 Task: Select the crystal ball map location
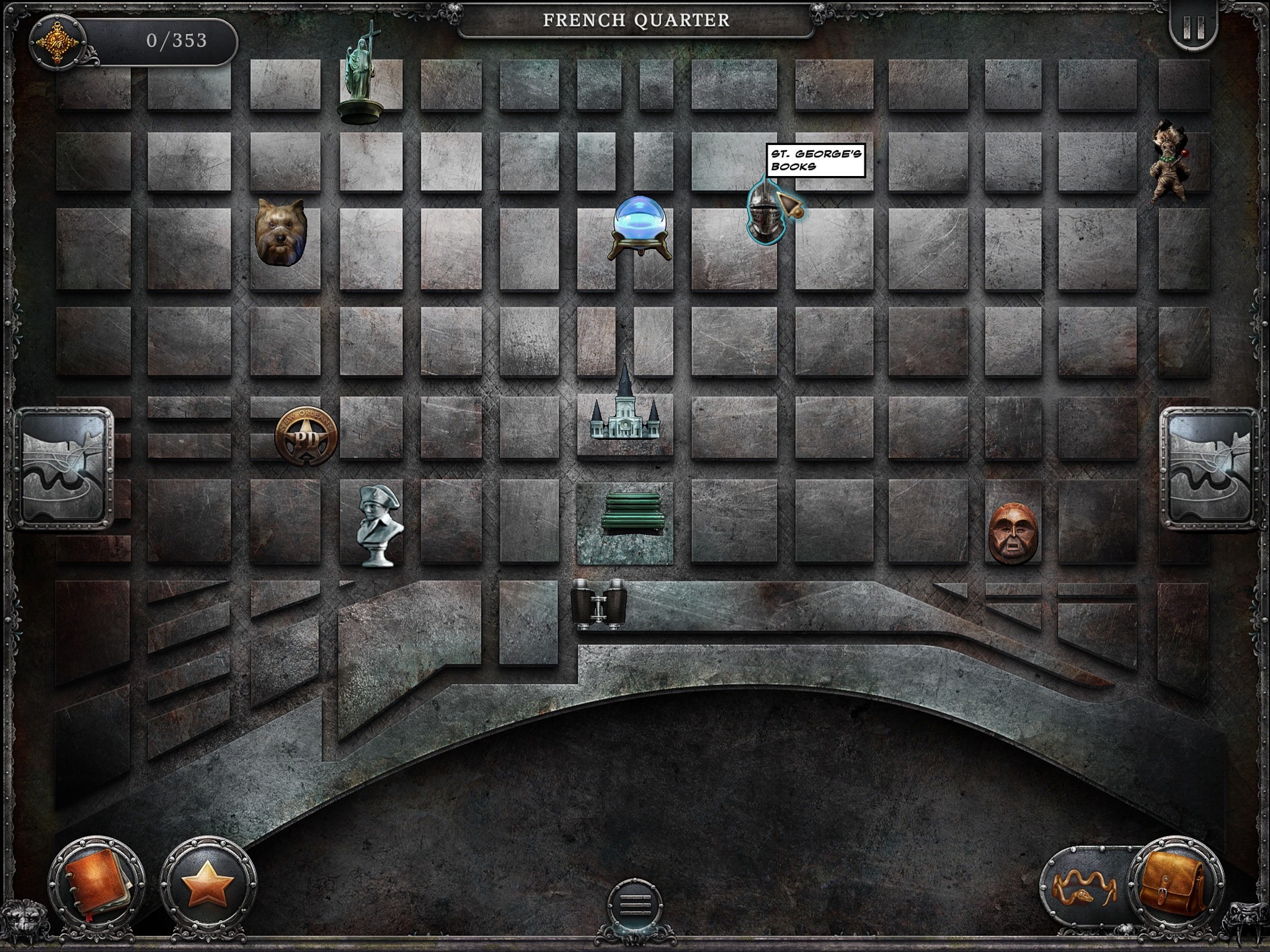[639, 227]
